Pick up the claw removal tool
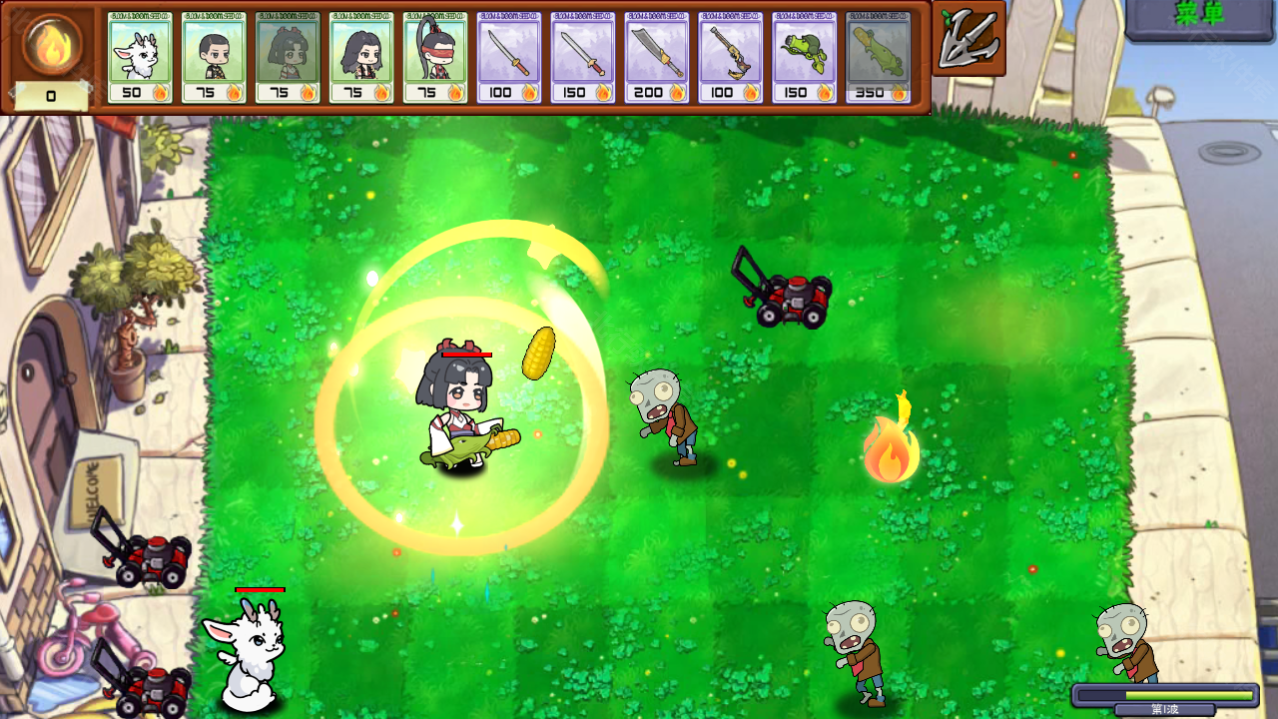Screen dimensions: 1278x719 [969, 38]
